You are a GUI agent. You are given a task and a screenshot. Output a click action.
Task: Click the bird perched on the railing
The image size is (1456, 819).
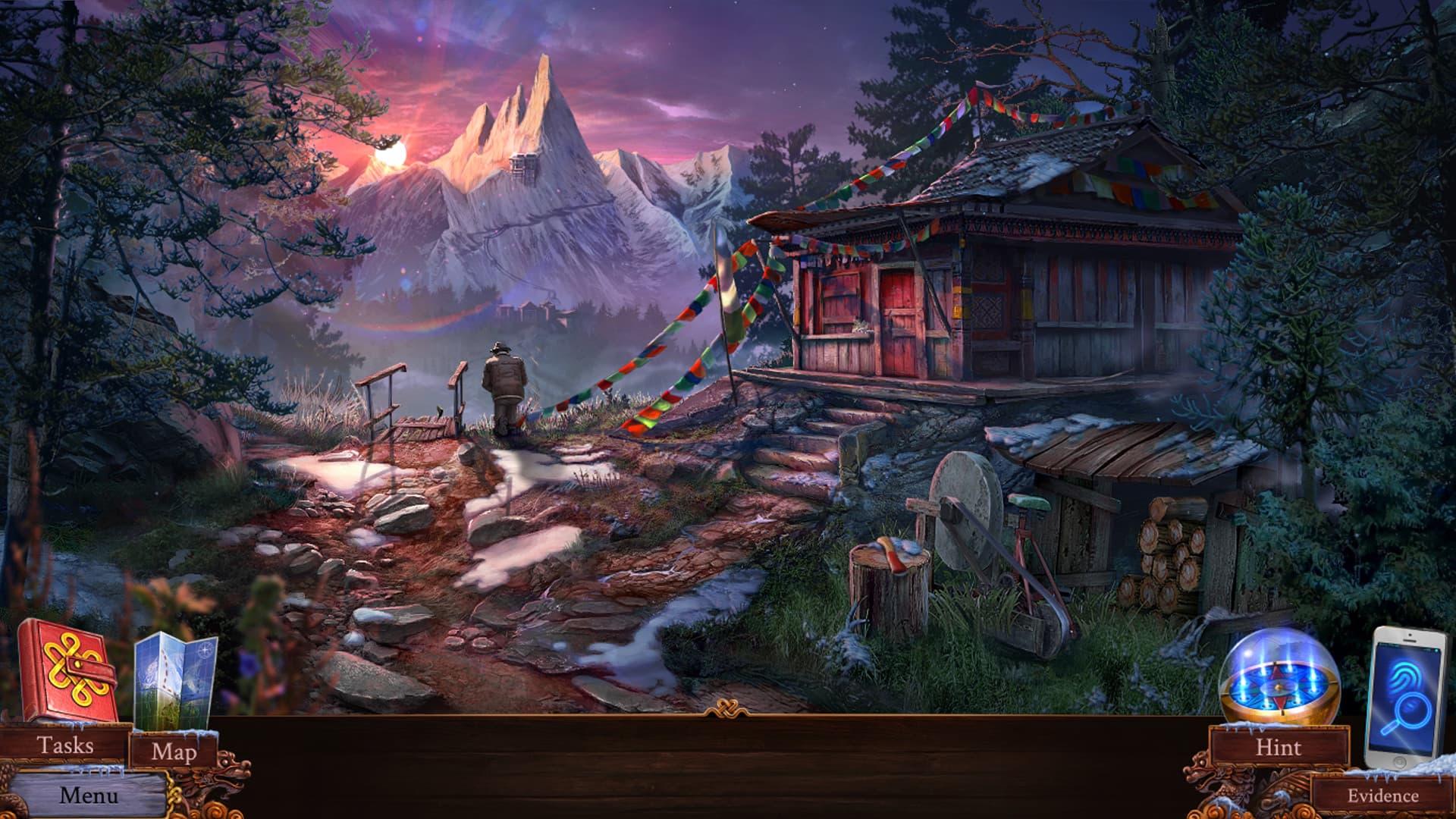440,412
